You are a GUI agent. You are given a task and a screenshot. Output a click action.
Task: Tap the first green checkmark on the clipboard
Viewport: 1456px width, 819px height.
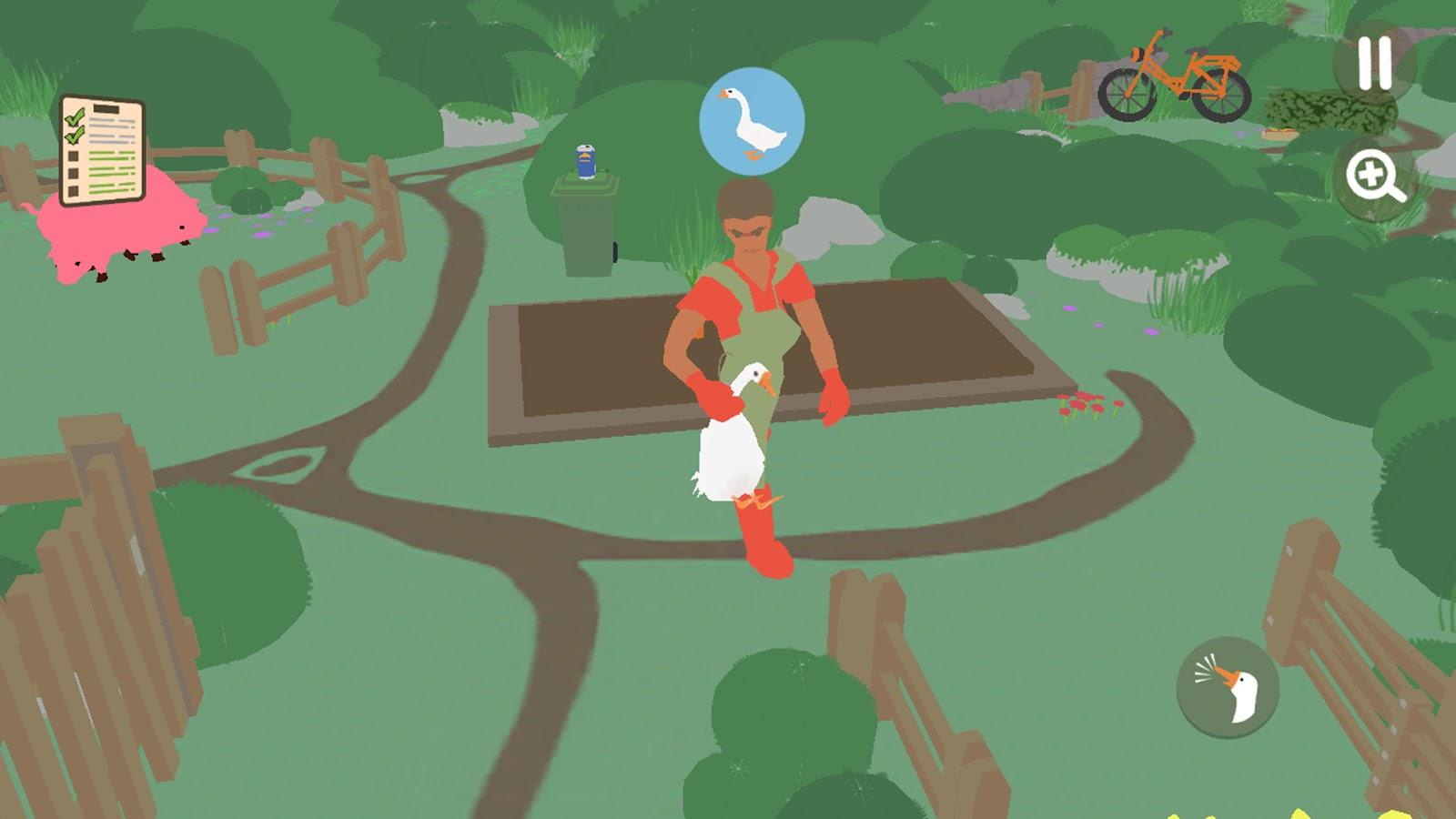75,119
